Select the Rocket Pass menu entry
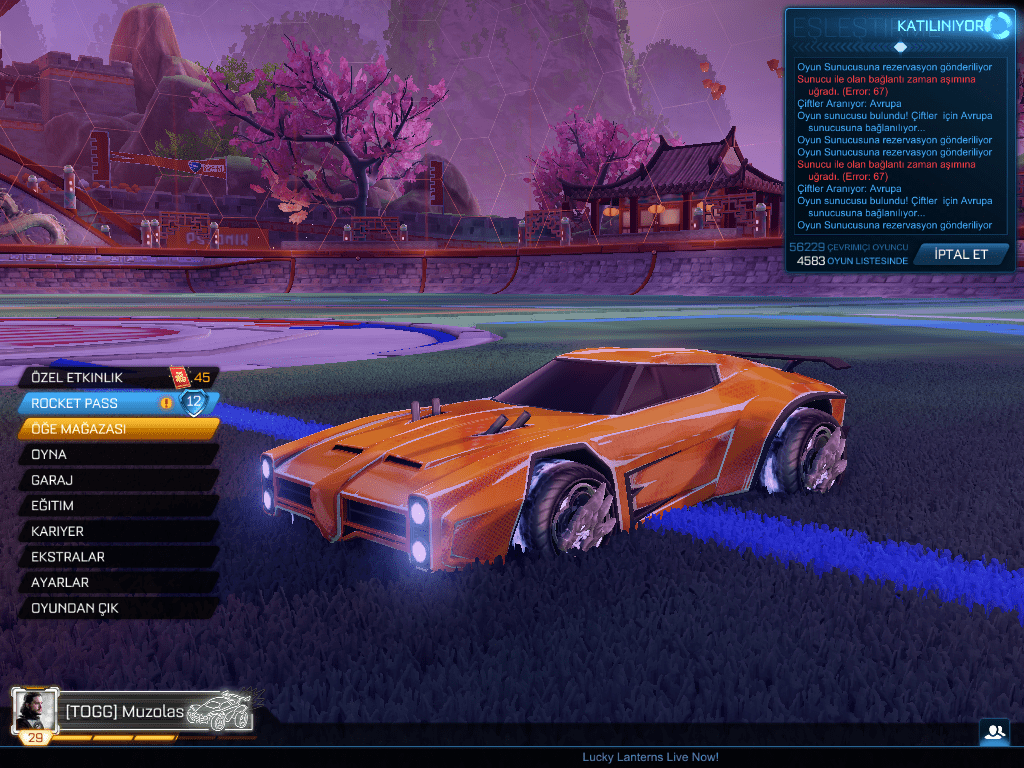Screen dimensions: 1024x768 tap(100, 403)
